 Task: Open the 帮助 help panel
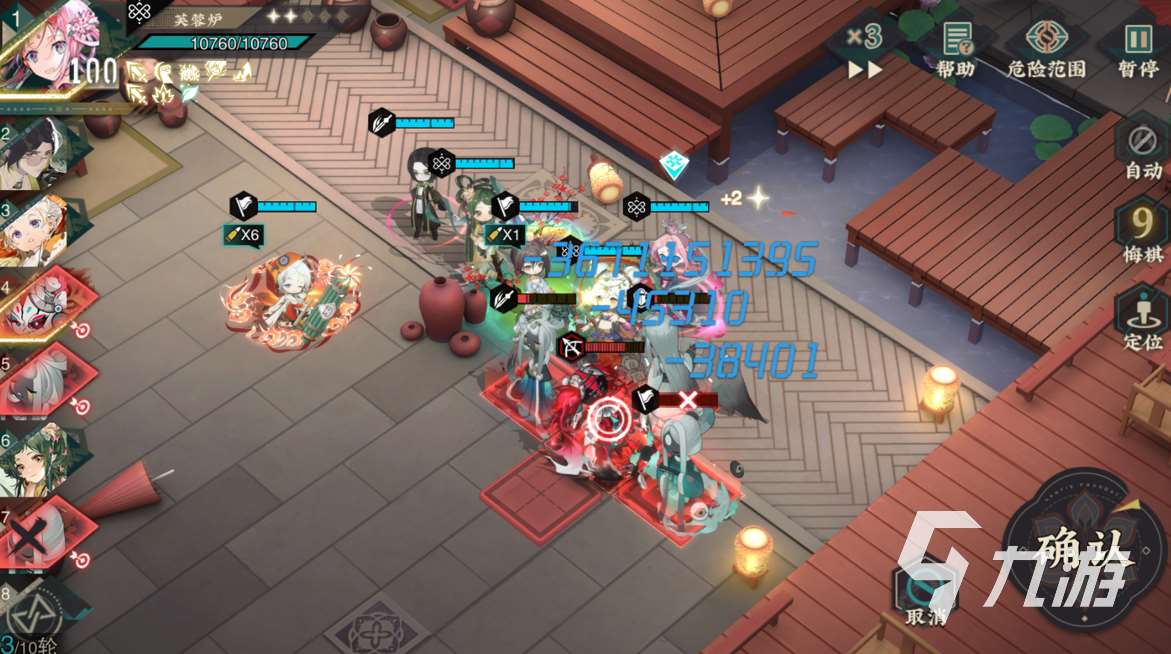tap(957, 49)
